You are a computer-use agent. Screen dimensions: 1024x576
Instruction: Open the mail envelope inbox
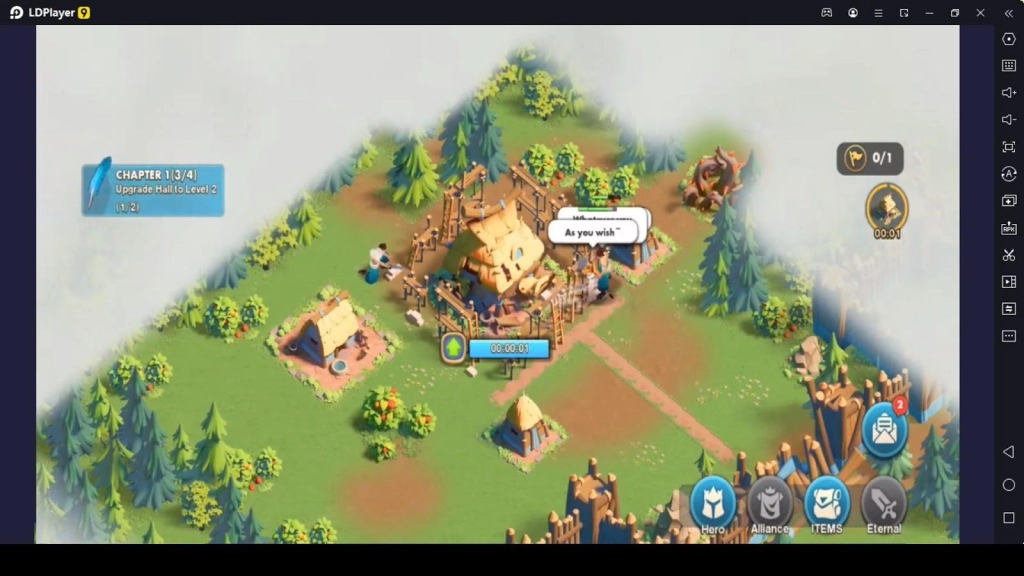click(884, 430)
